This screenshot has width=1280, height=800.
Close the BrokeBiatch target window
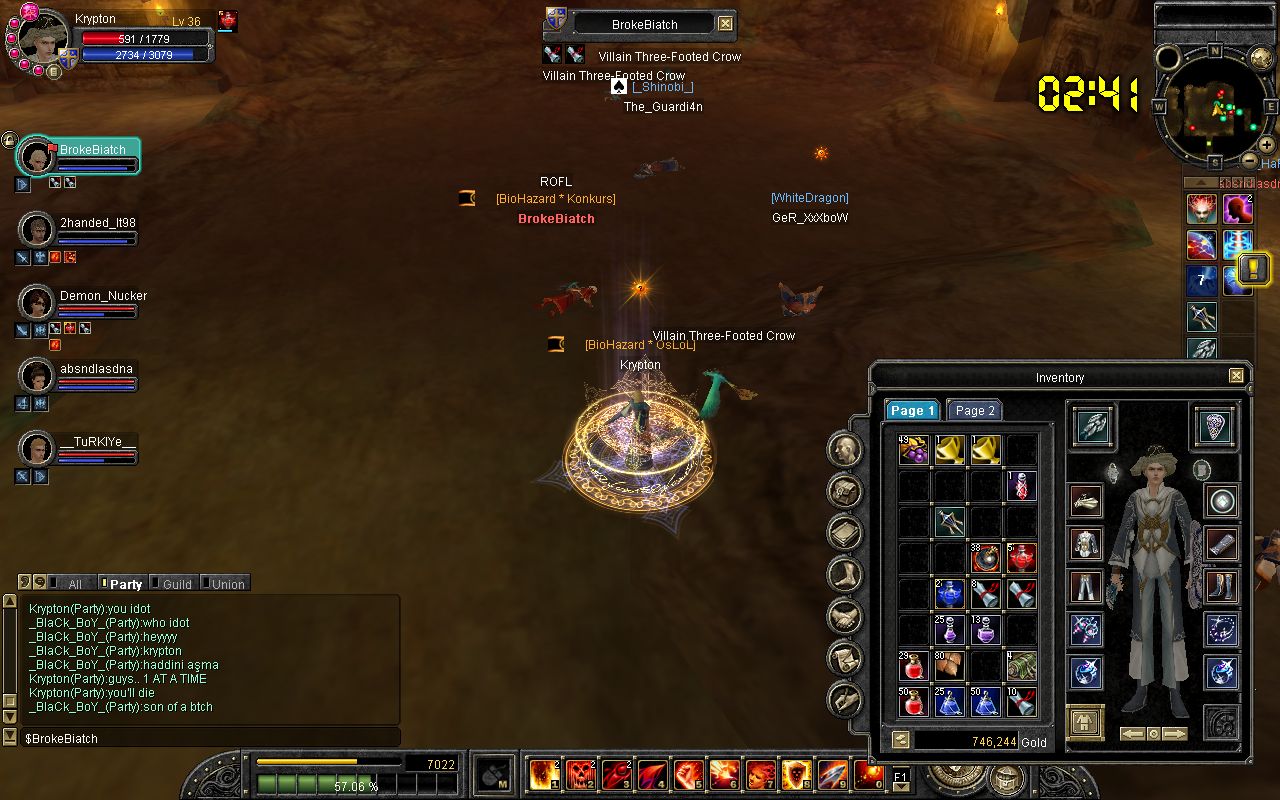click(725, 24)
